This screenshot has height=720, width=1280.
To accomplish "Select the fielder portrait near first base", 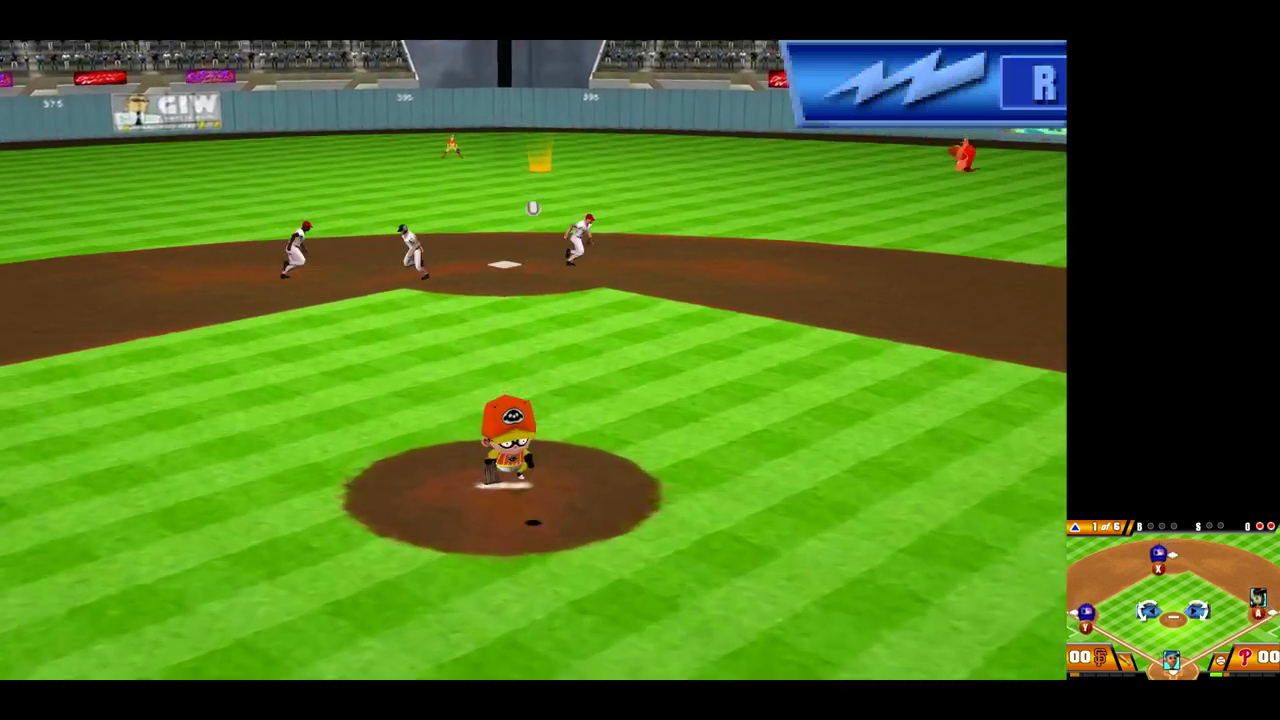I will 1258,598.
